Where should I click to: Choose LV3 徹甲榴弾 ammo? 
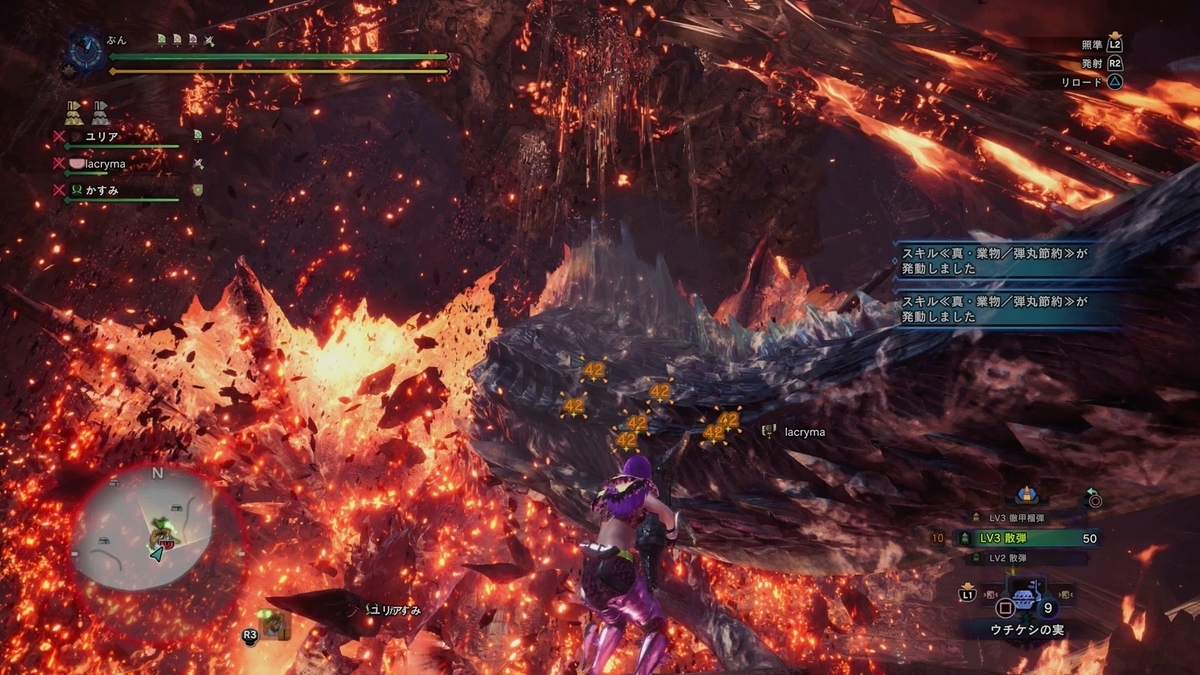[x=1017, y=517]
